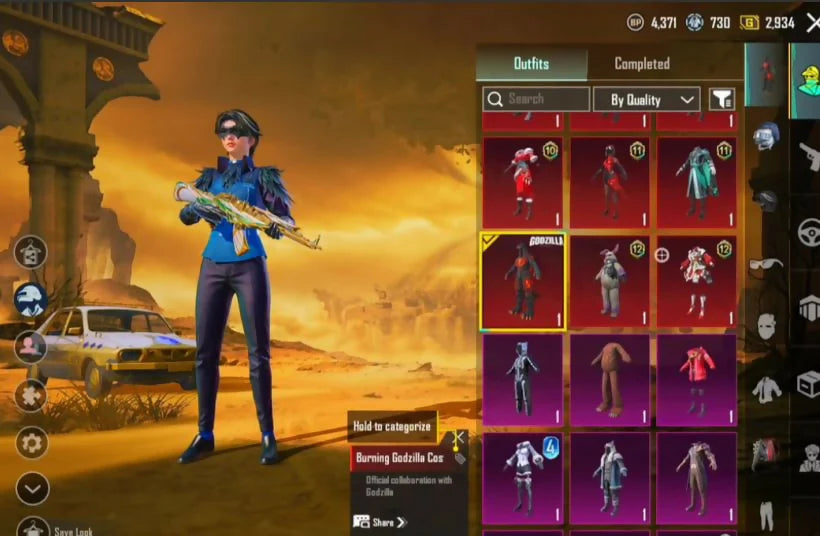Select the sunglasses eyewear category
This screenshot has width=820, height=536.
point(766,264)
